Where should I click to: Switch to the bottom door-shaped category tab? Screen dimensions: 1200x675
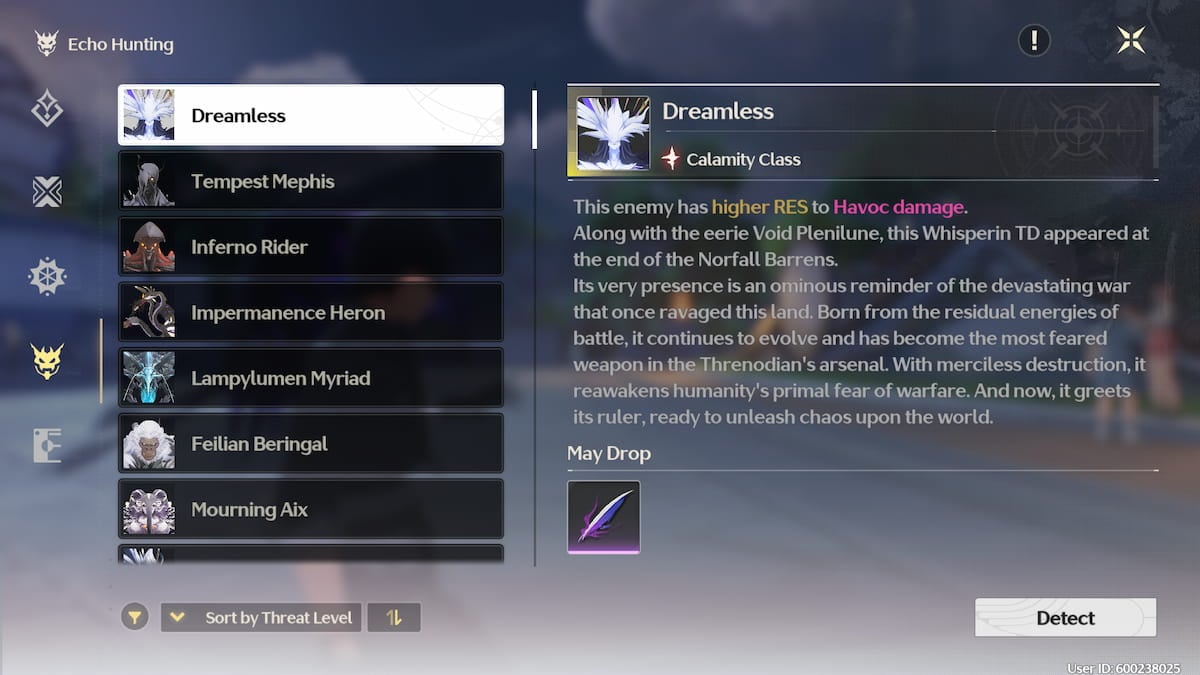point(47,445)
